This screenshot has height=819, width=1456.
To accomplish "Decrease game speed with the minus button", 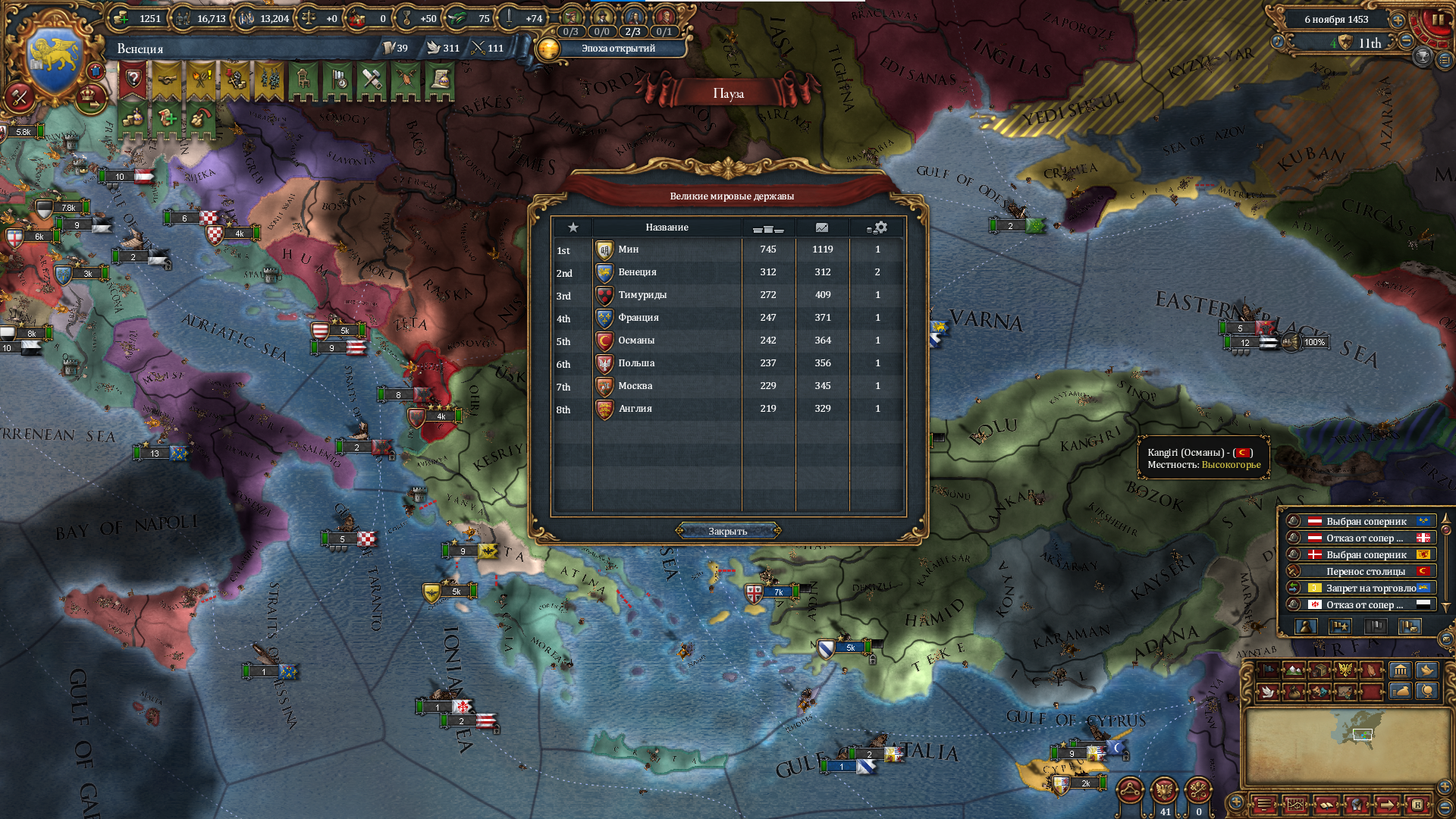I will click(1406, 42).
